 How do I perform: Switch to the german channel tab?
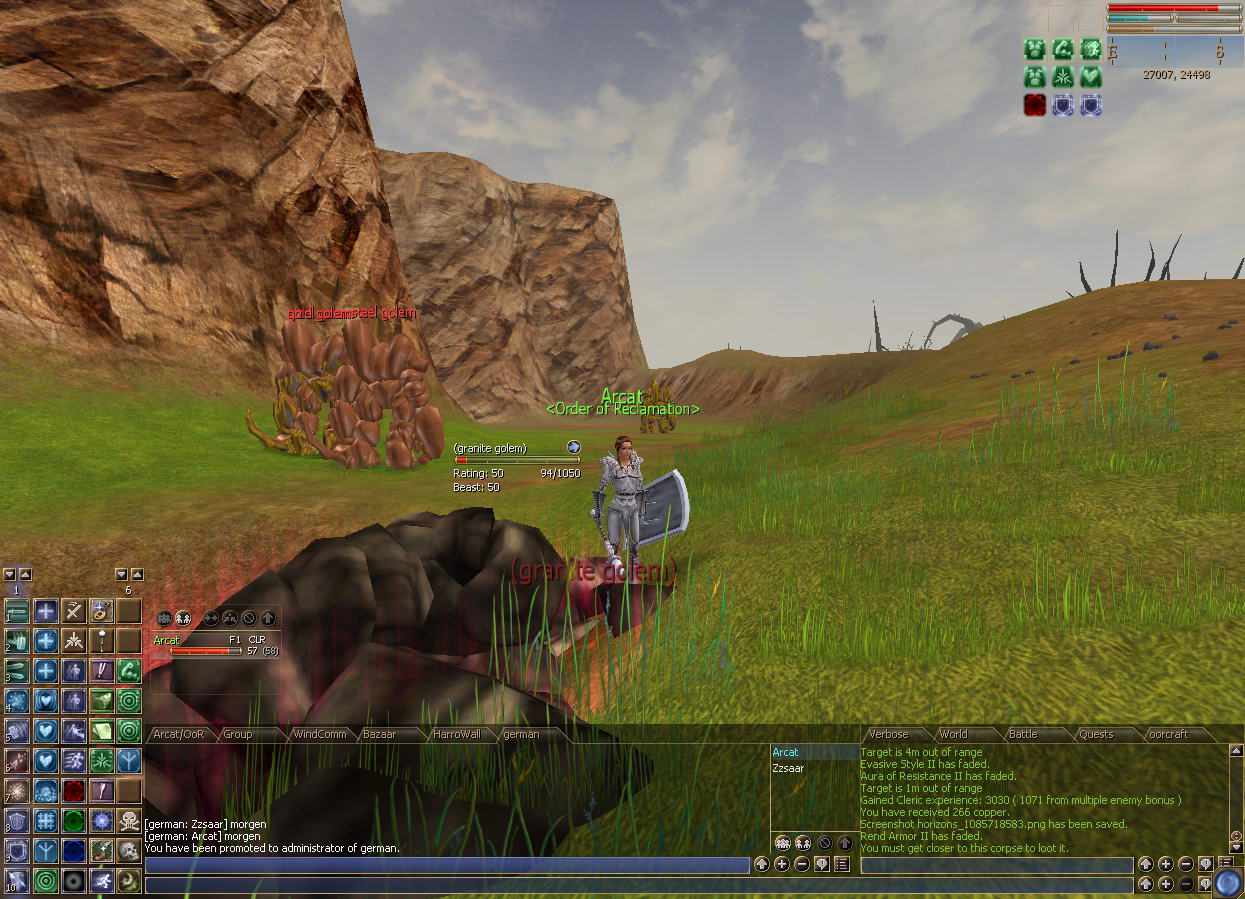521,734
